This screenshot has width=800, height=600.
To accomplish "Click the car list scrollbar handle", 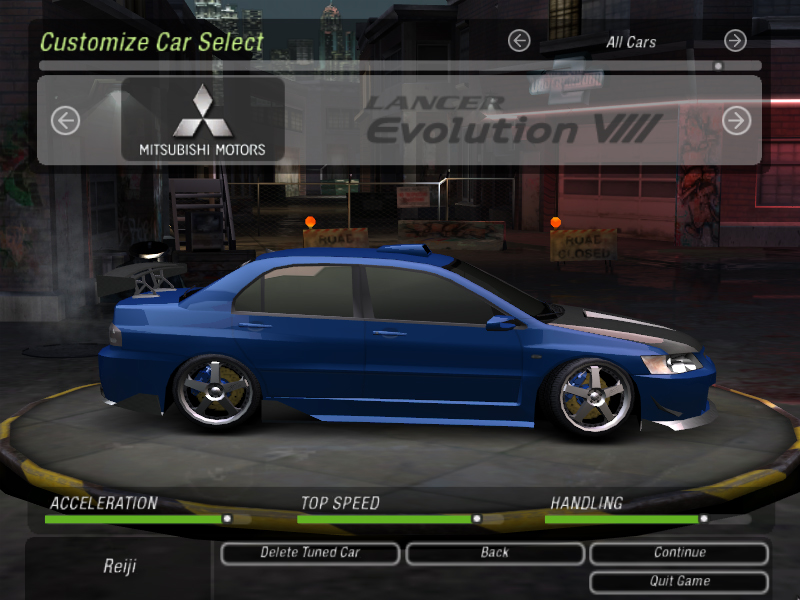I will pyautogui.click(x=718, y=66).
